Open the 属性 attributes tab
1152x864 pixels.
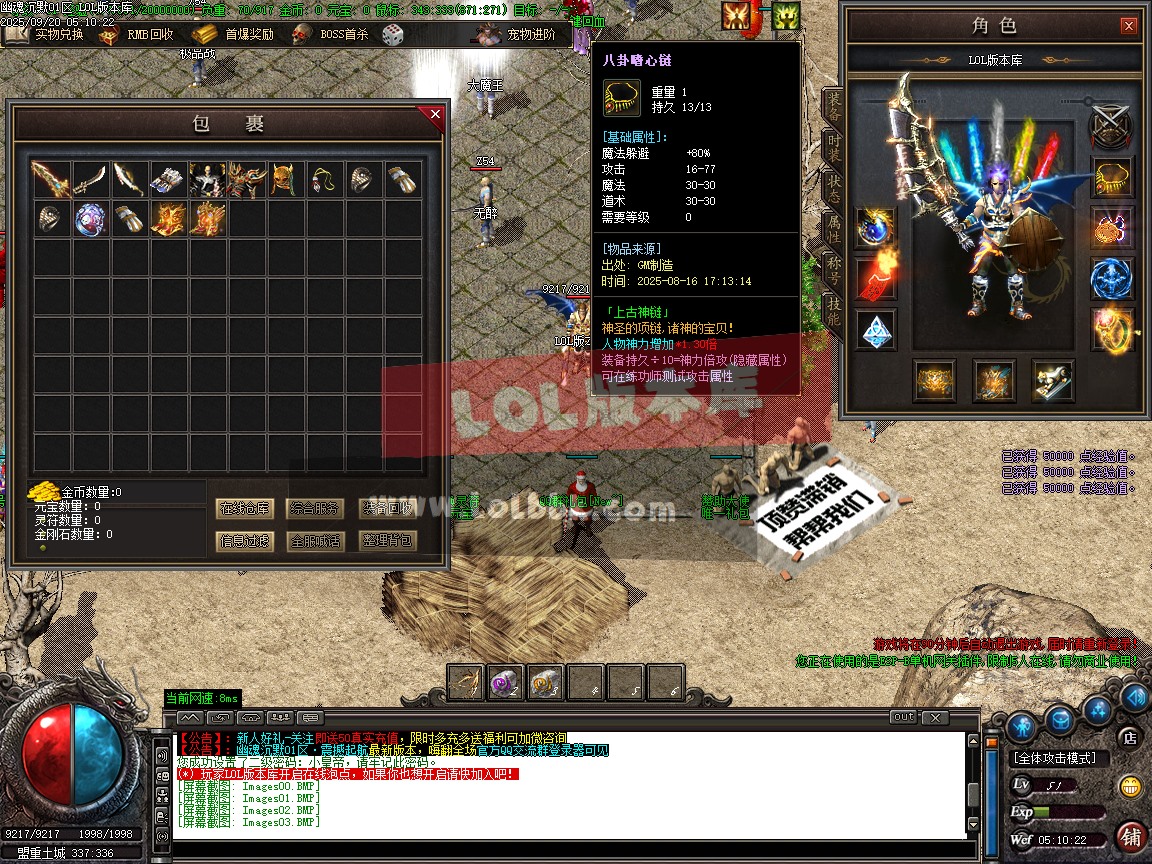[x=833, y=230]
